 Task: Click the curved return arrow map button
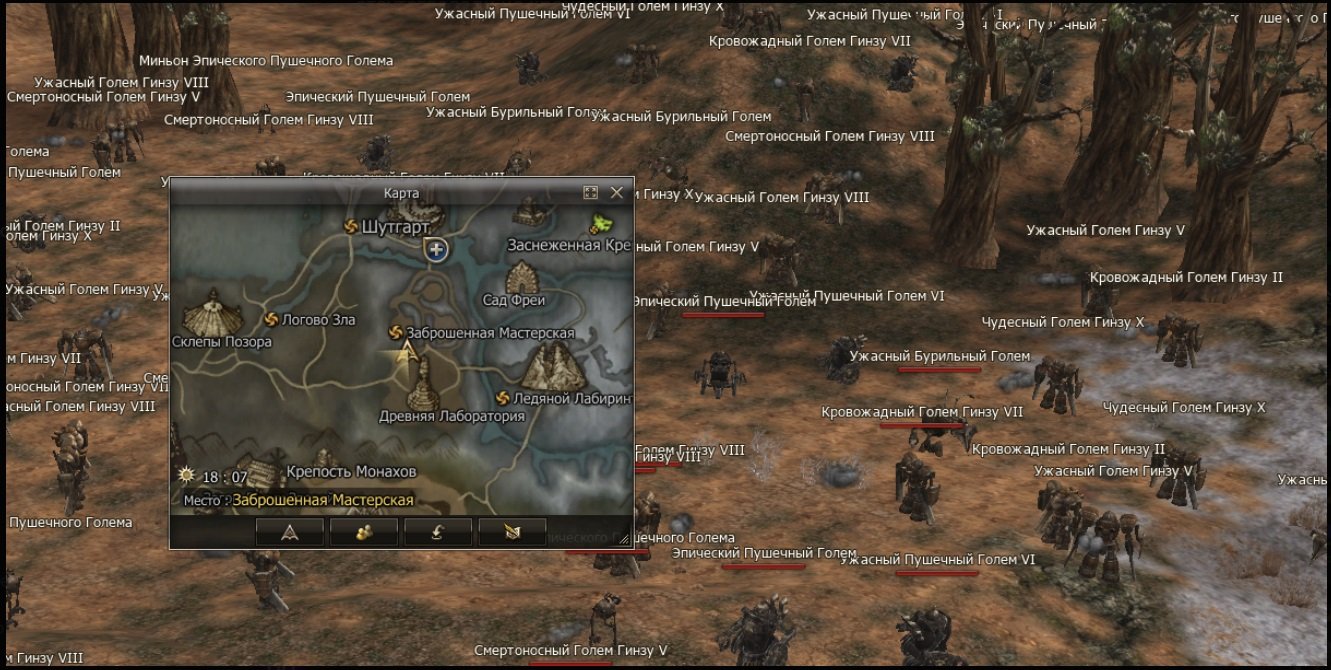point(438,532)
